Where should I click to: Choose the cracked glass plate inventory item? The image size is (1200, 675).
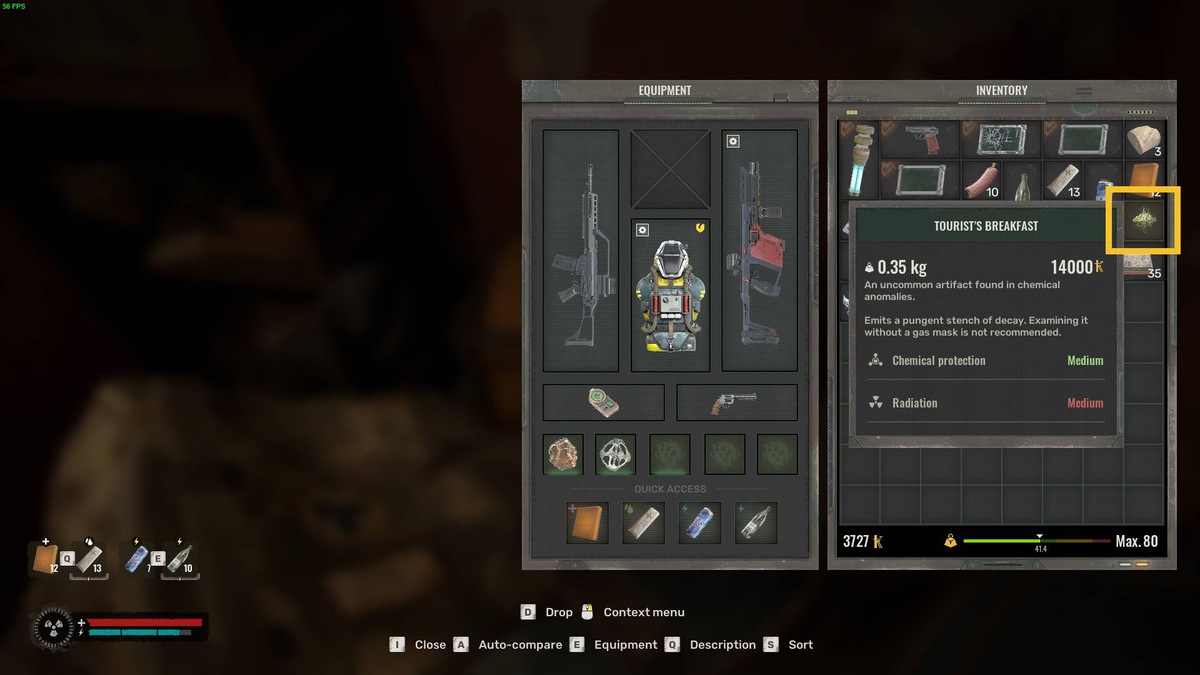tap(1001, 139)
